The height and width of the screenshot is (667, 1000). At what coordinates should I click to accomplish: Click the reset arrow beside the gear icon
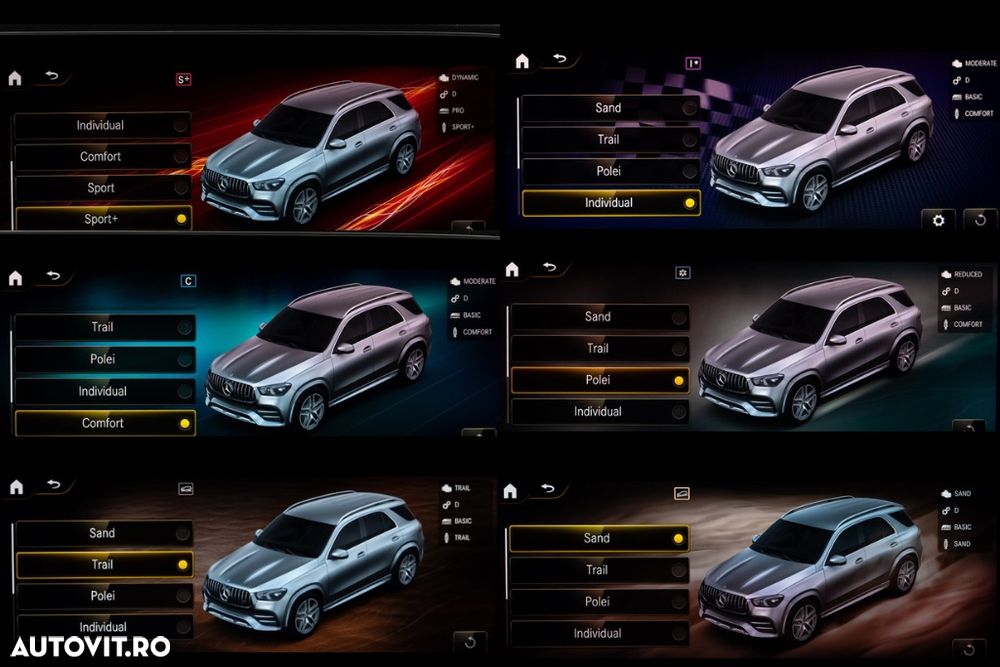(980, 220)
